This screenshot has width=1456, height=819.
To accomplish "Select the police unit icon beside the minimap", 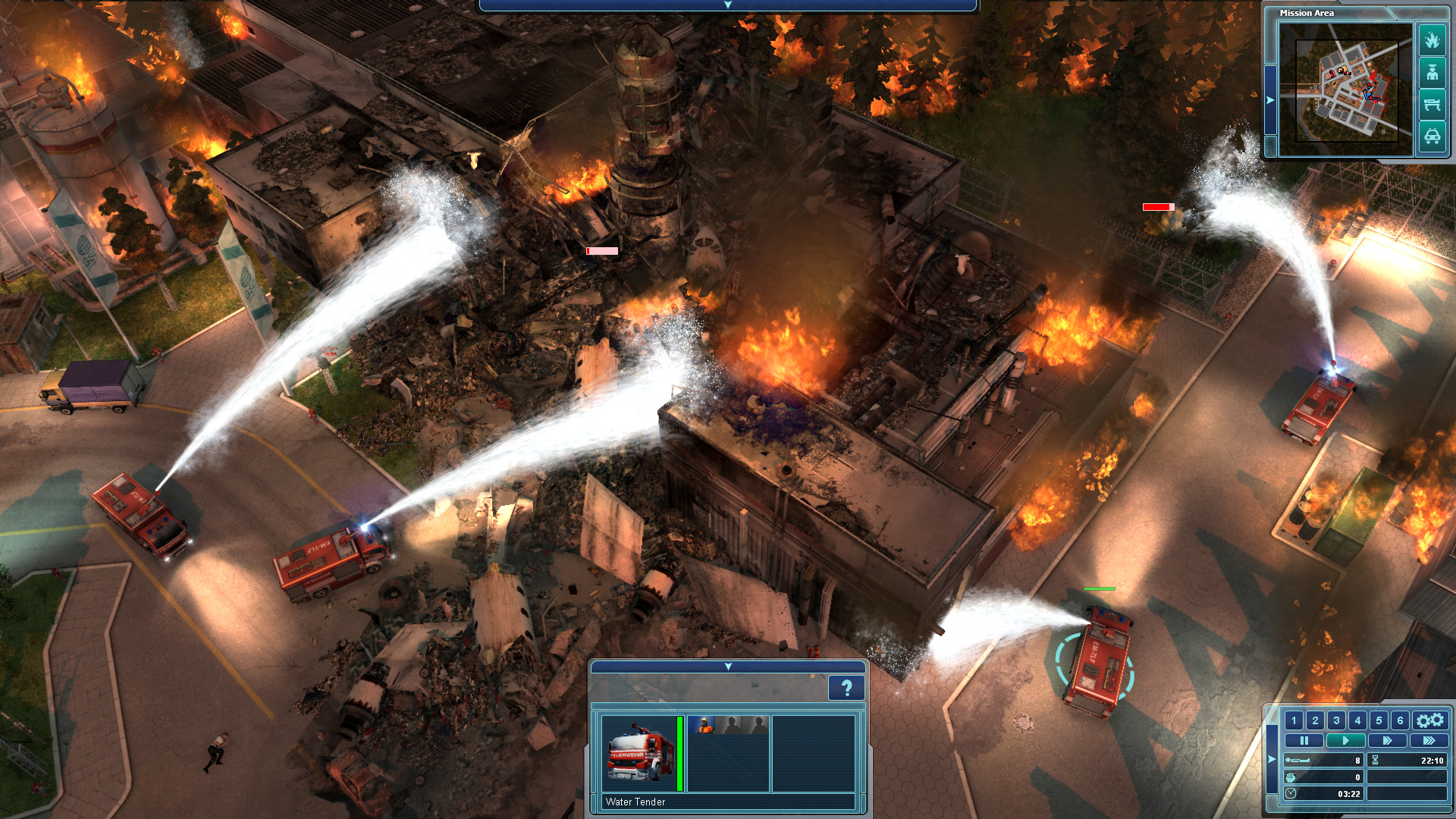I will pyautogui.click(x=1432, y=71).
